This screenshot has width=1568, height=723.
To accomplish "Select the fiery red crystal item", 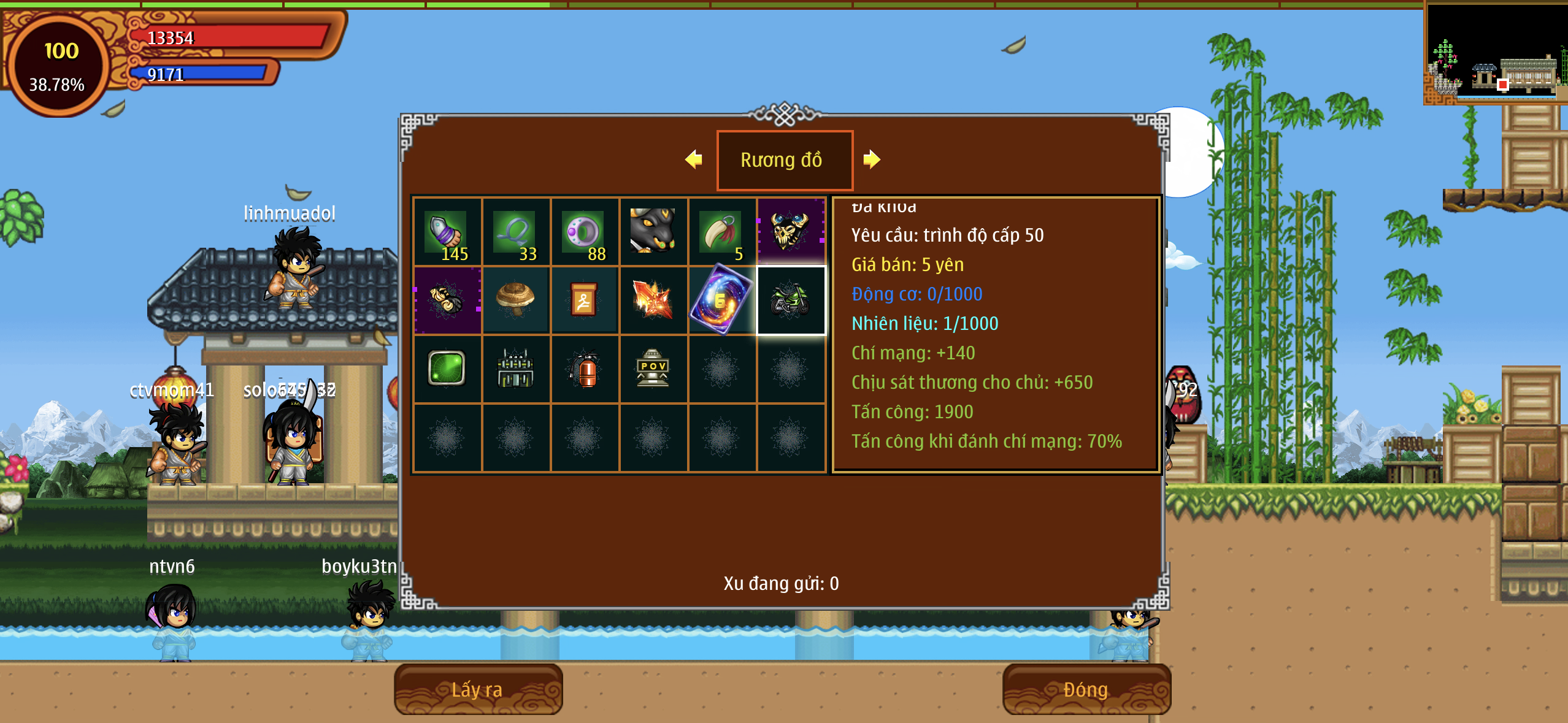I will tap(653, 300).
